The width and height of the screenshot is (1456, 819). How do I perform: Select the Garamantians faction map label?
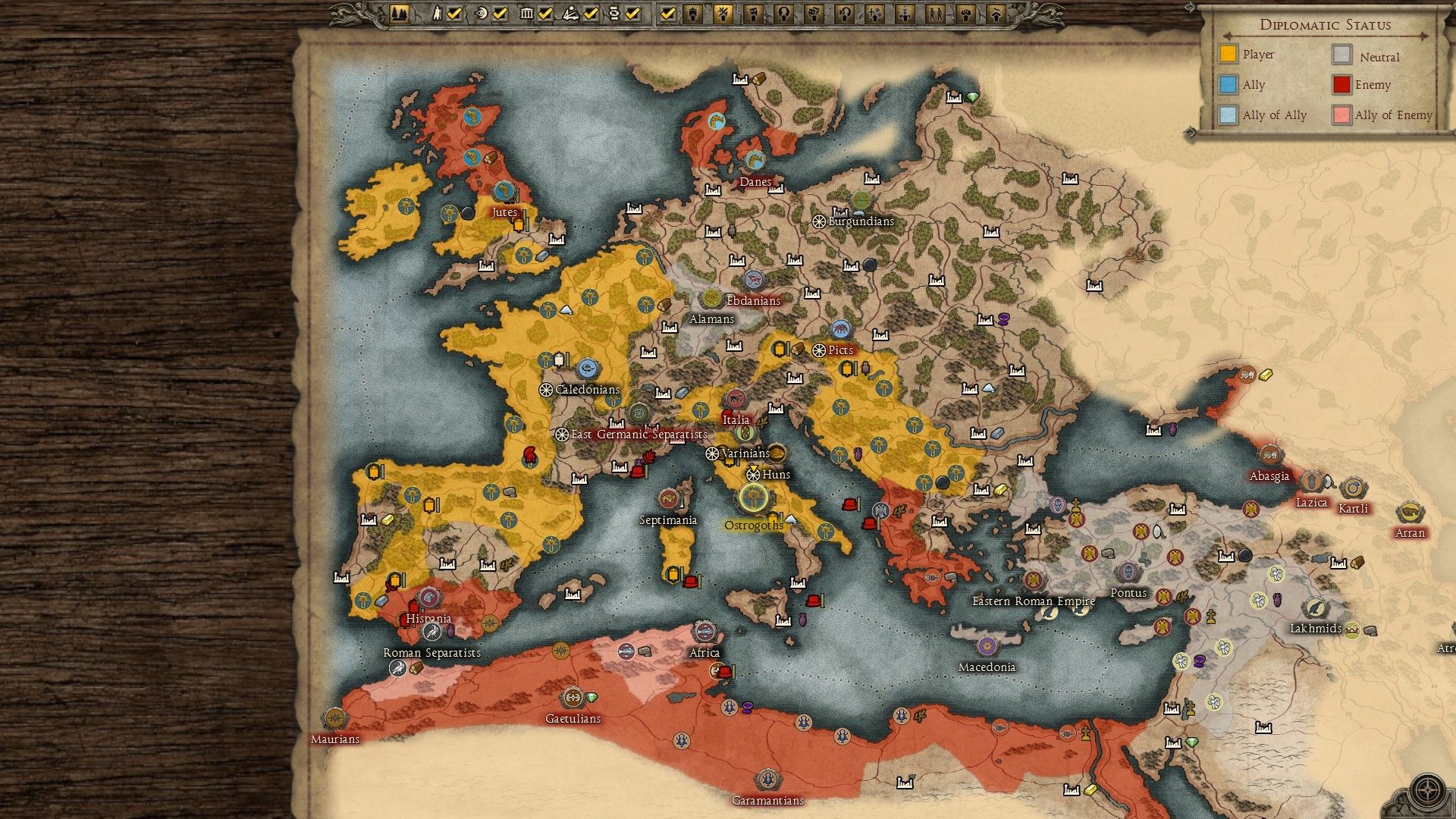pos(767,801)
